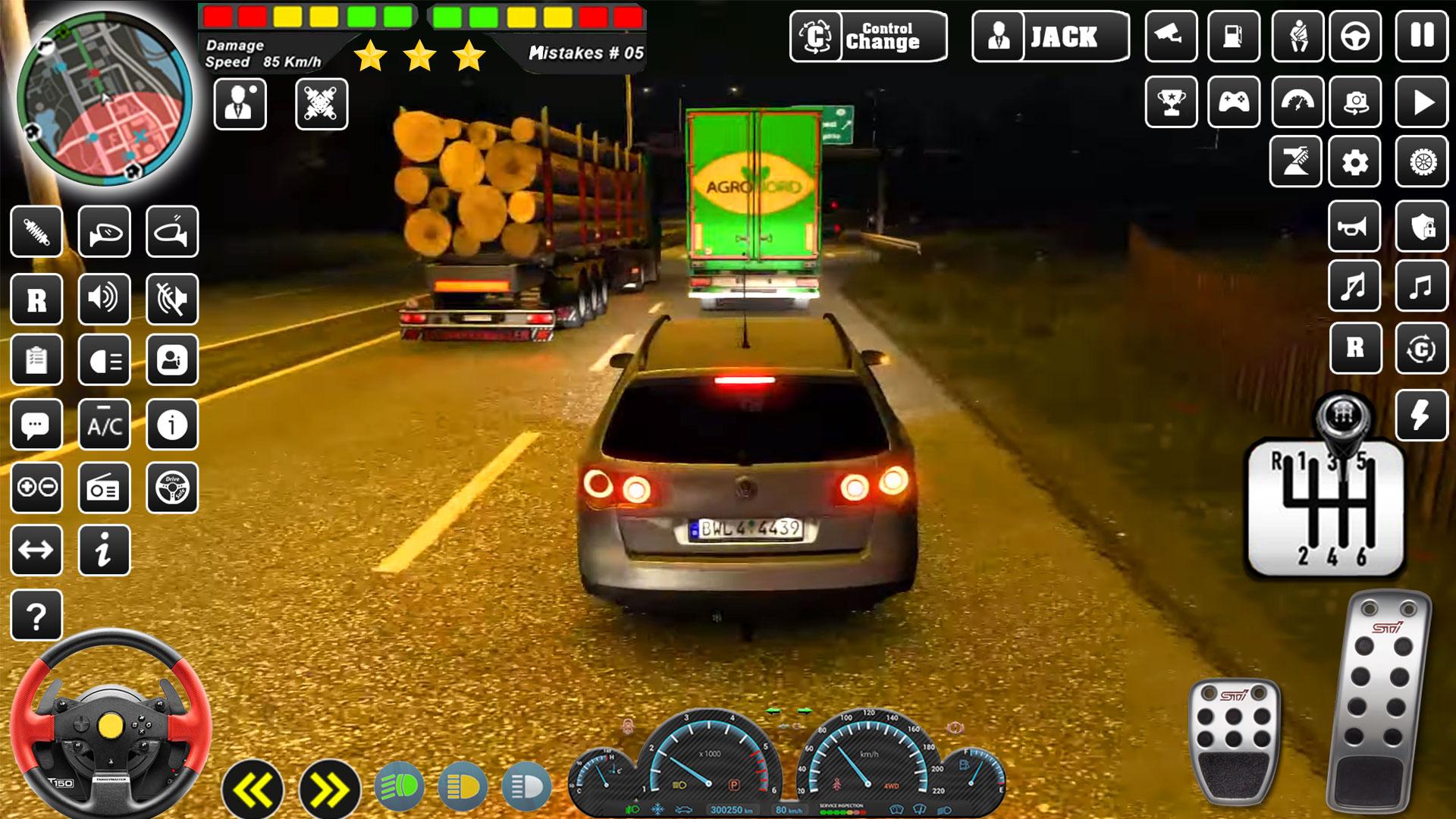
Task: Mute sound with the crossed speaker icon
Action: coord(172,299)
